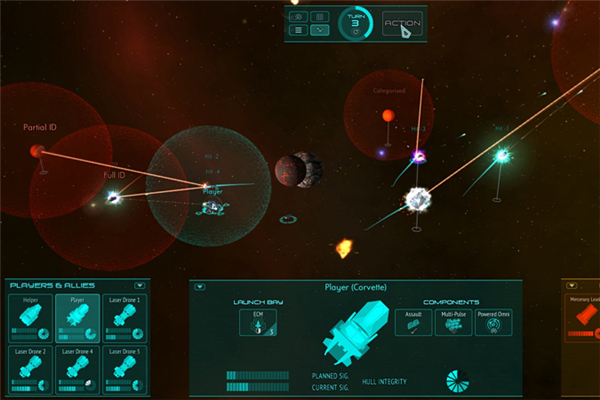600x400 pixels.
Task: Collapse the enemy panel with its arrow
Action: coord(570,286)
